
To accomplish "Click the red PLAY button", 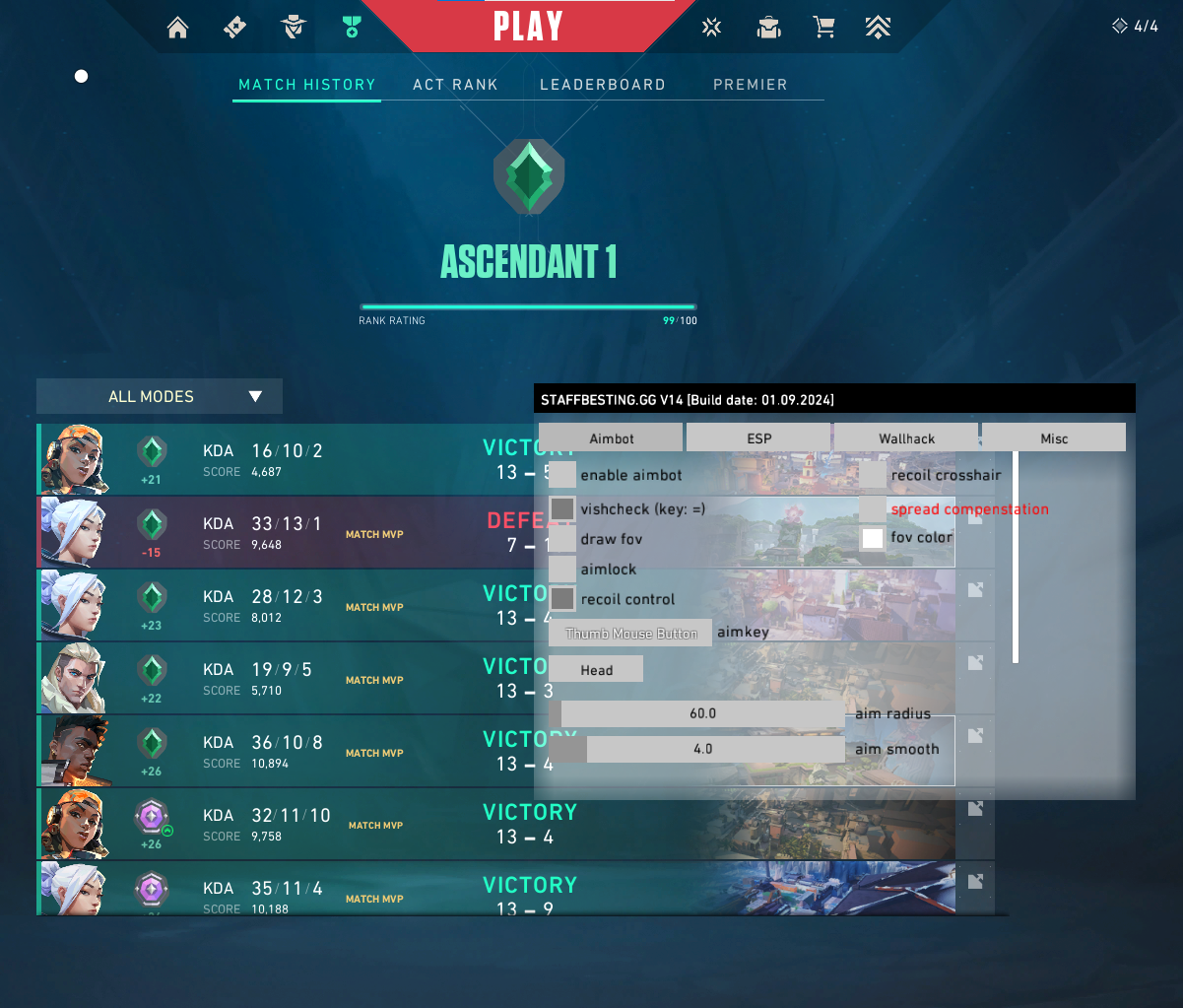I will click(x=528, y=27).
